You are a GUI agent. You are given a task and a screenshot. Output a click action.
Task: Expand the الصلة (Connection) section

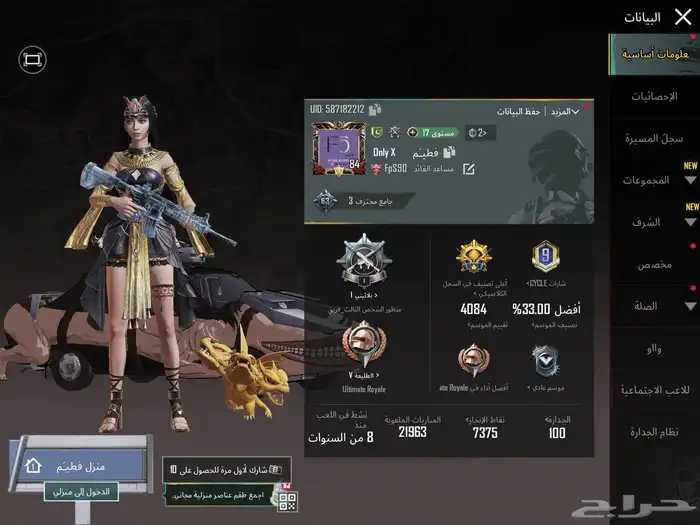click(x=655, y=306)
